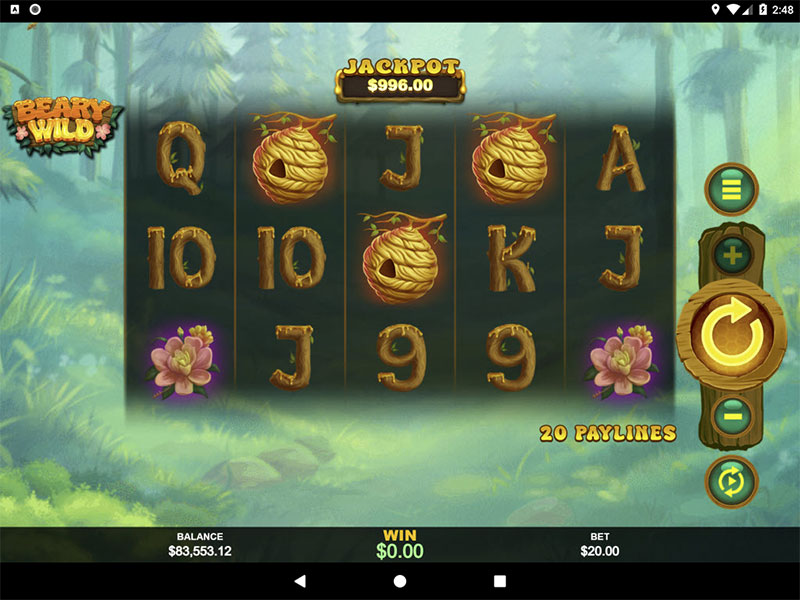Open the hamburger menu button
The width and height of the screenshot is (800, 600).
[732, 189]
